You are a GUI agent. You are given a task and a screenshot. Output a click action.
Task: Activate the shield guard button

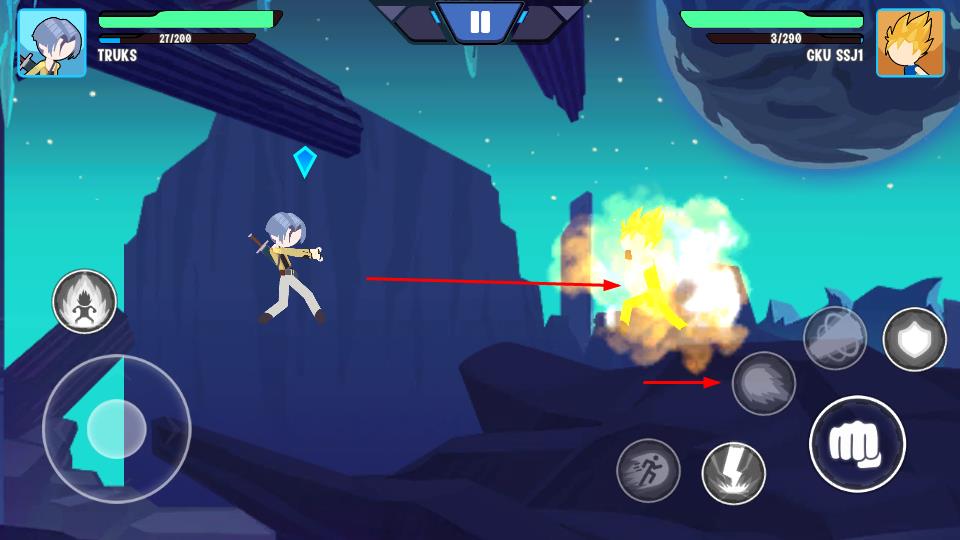[914, 339]
